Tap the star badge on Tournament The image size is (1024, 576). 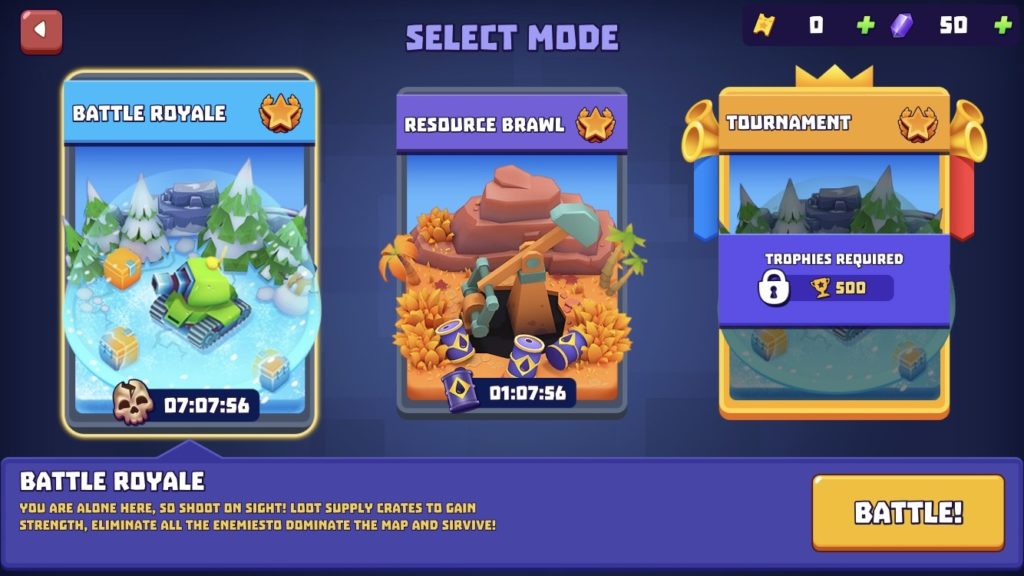(x=917, y=123)
